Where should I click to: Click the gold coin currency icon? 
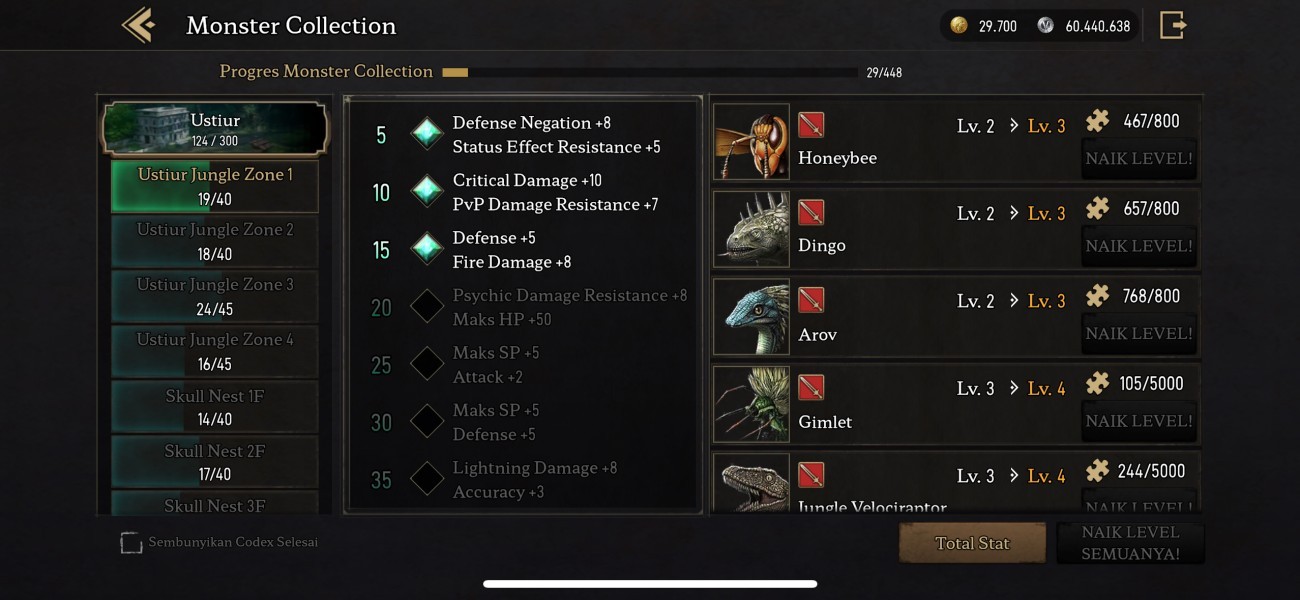959,26
